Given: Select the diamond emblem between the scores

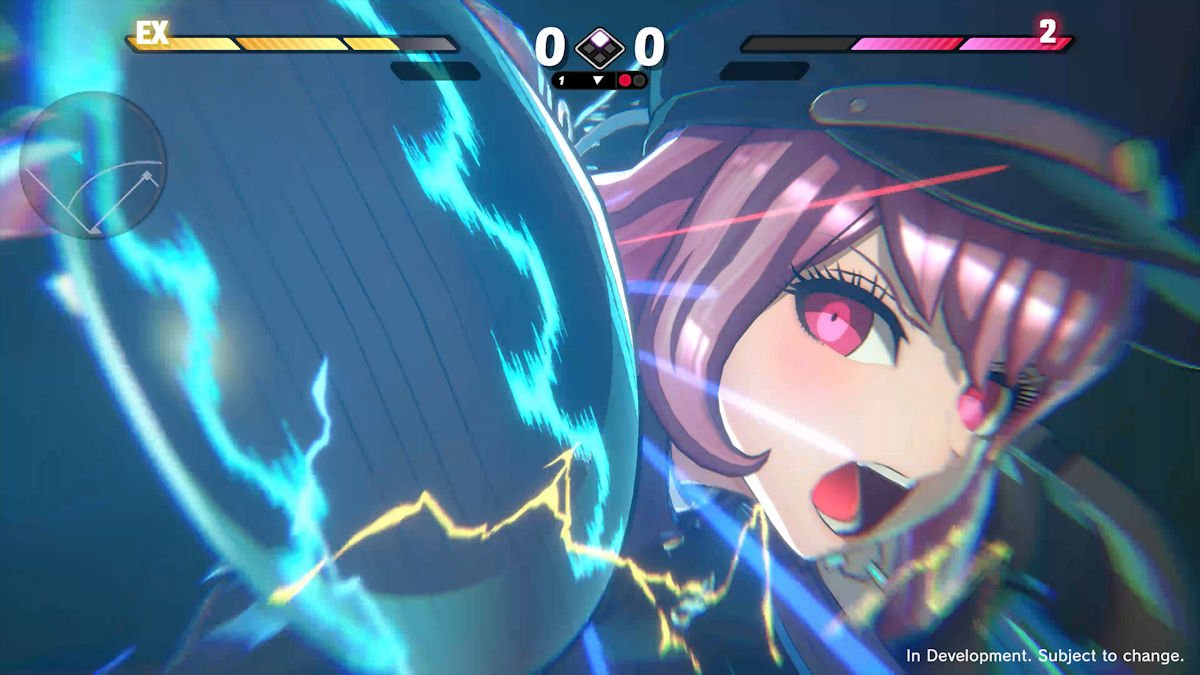Looking at the screenshot, I should point(600,47).
